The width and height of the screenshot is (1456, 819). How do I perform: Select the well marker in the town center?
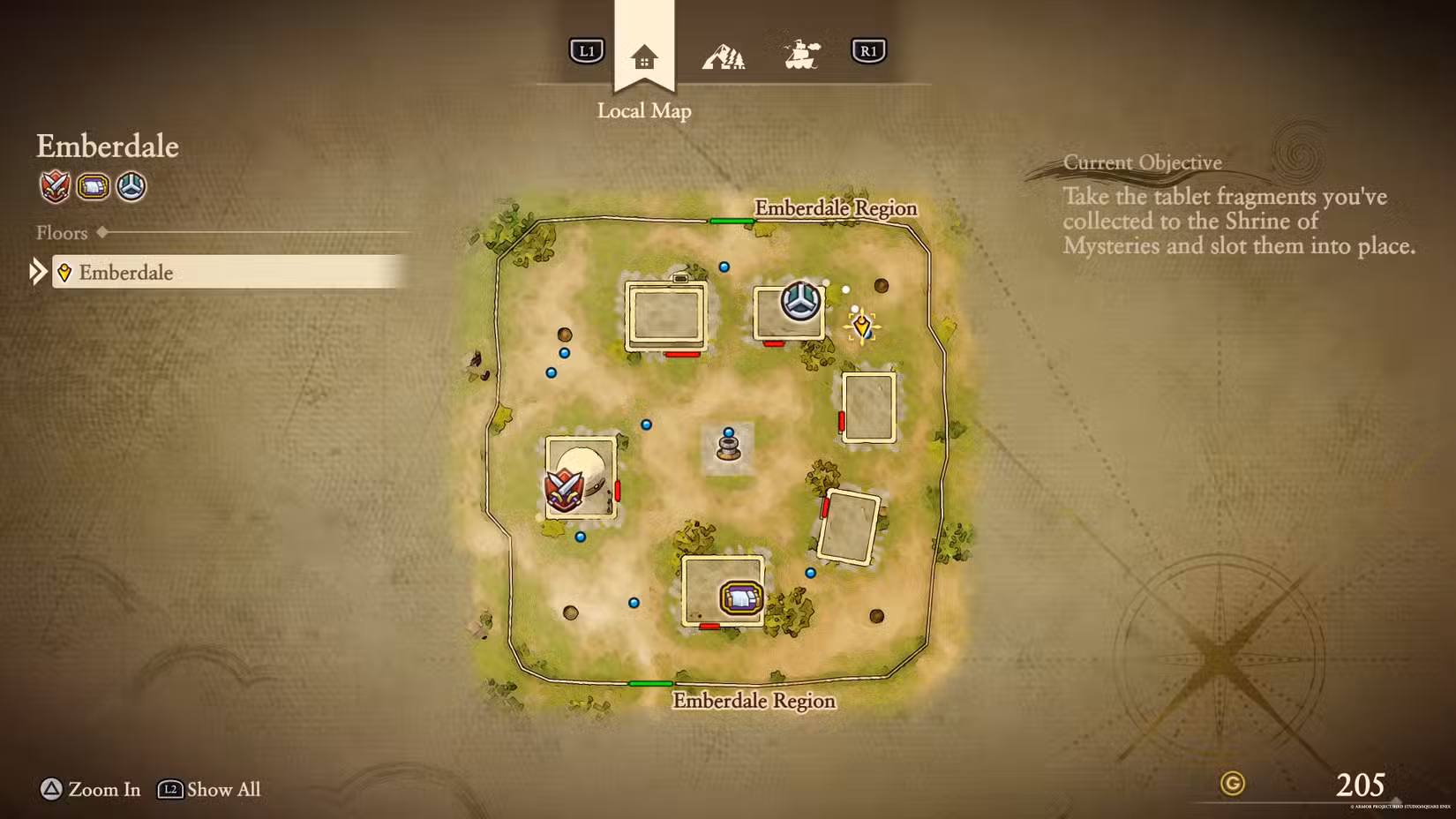pos(728,447)
